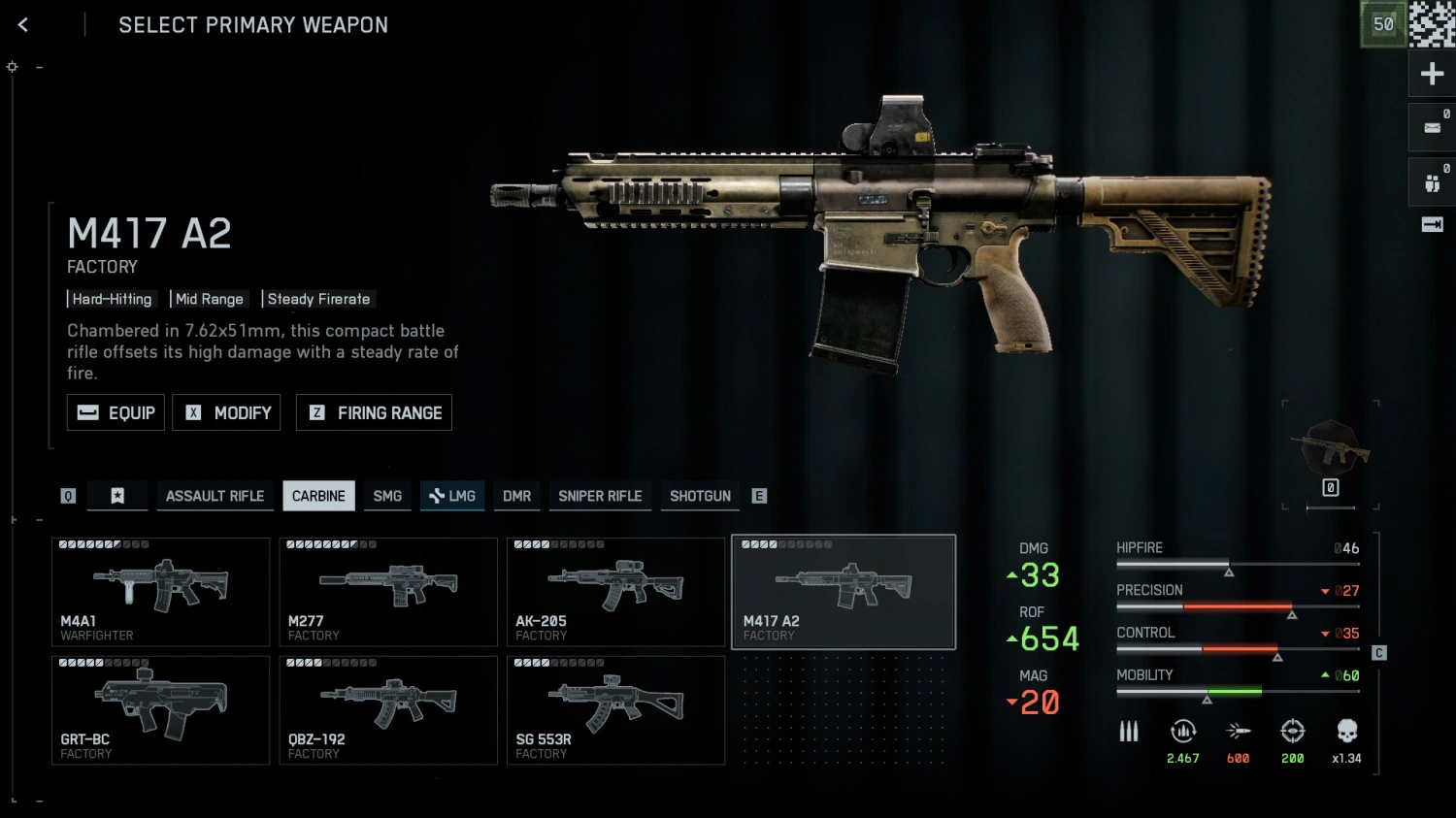The image size is (1456, 818).
Task: Show the favorites bookmark tab
Action: 117,496
